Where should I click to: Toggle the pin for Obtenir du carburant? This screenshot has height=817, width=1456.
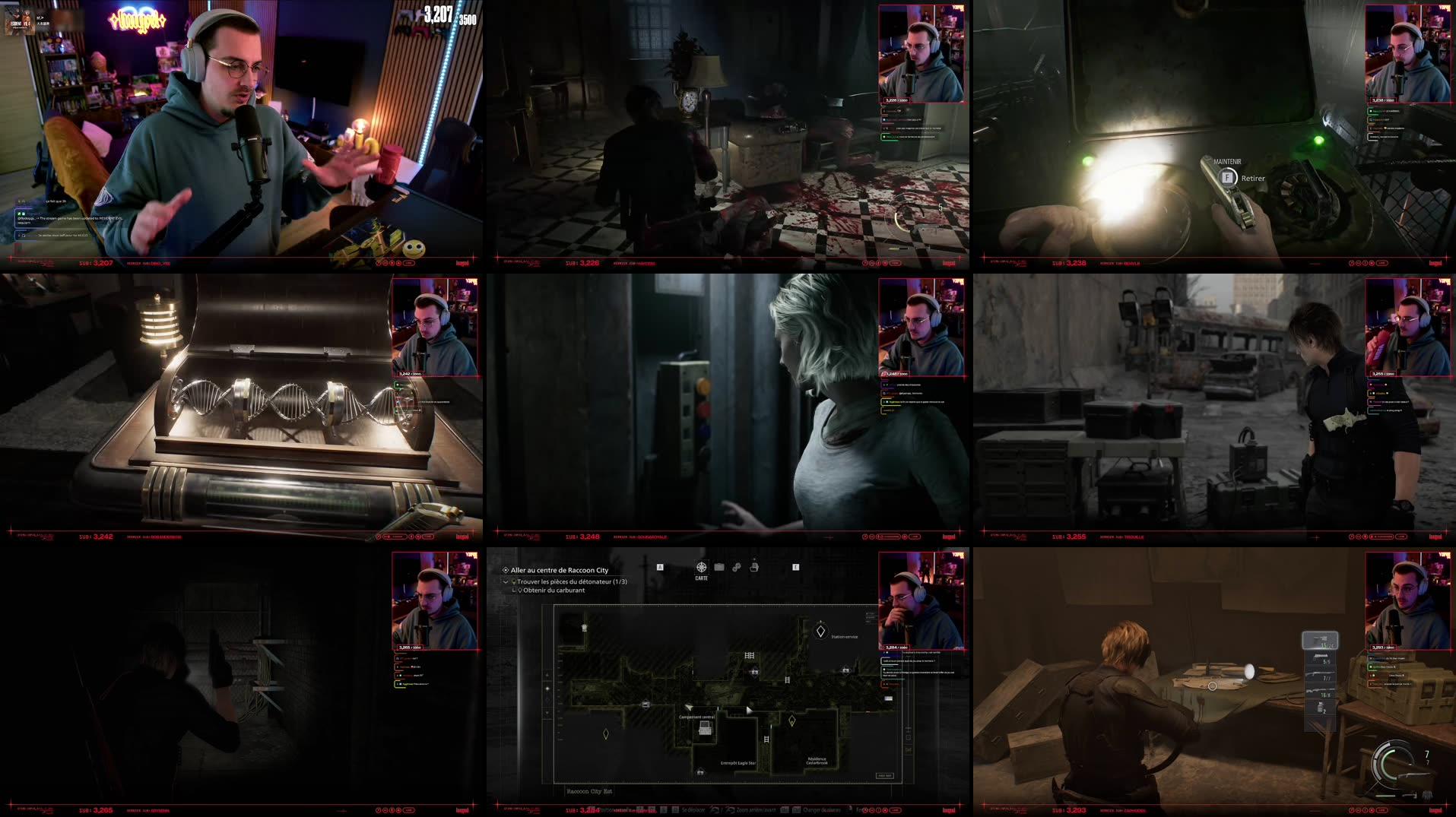(x=521, y=591)
